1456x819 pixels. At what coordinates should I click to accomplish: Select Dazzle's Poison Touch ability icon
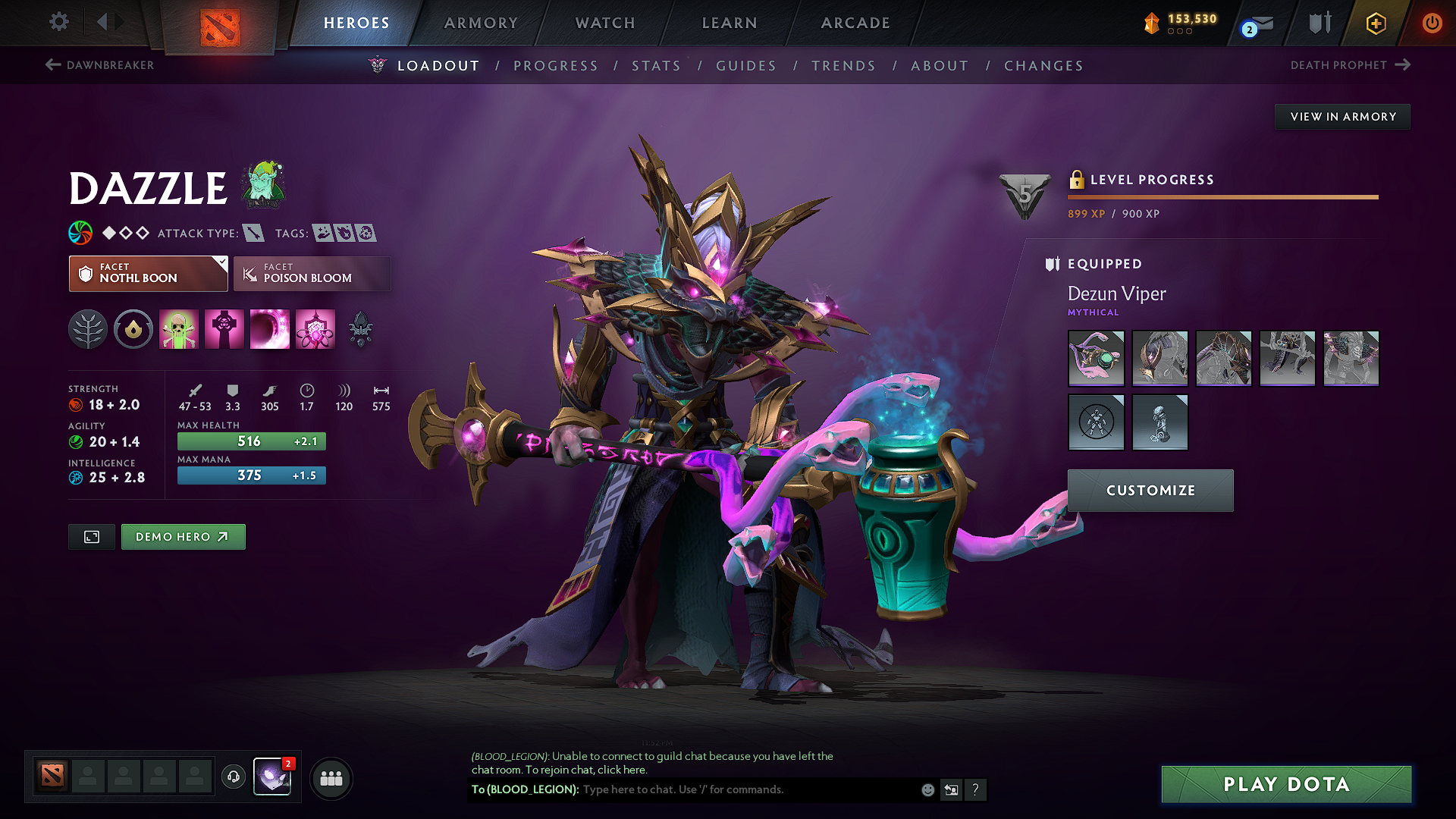coord(179,329)
